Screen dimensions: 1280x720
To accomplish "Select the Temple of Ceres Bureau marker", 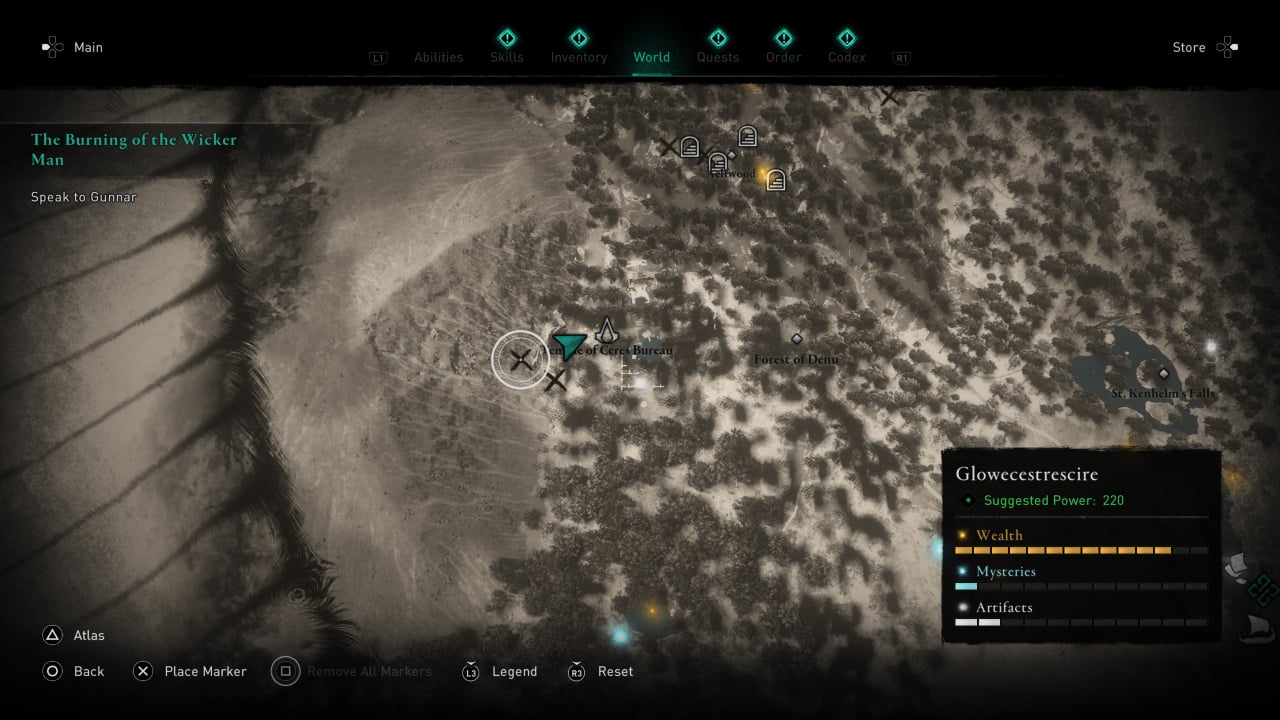I will (607, 331).
